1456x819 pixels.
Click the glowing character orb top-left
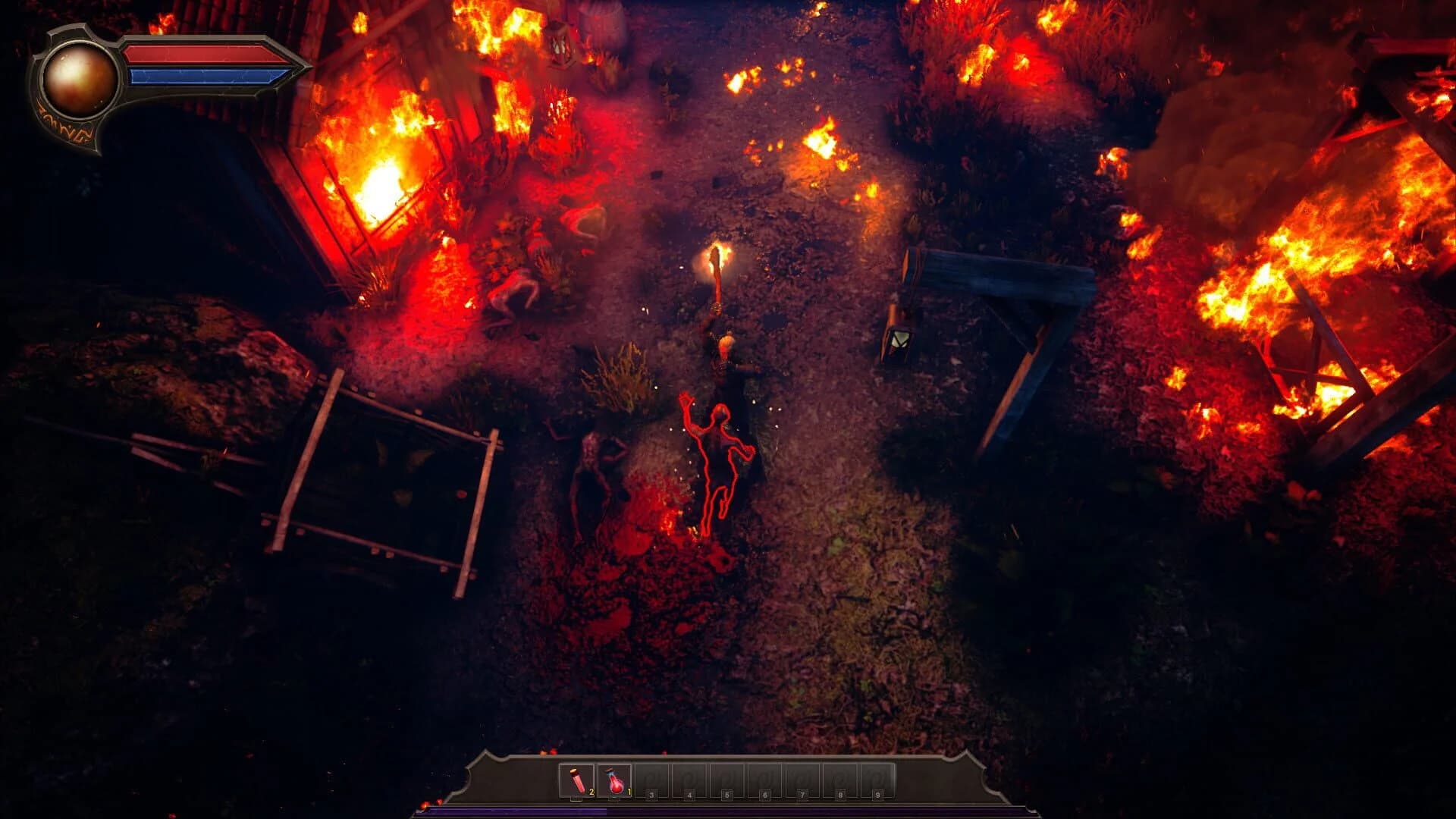tap(80, 80)
